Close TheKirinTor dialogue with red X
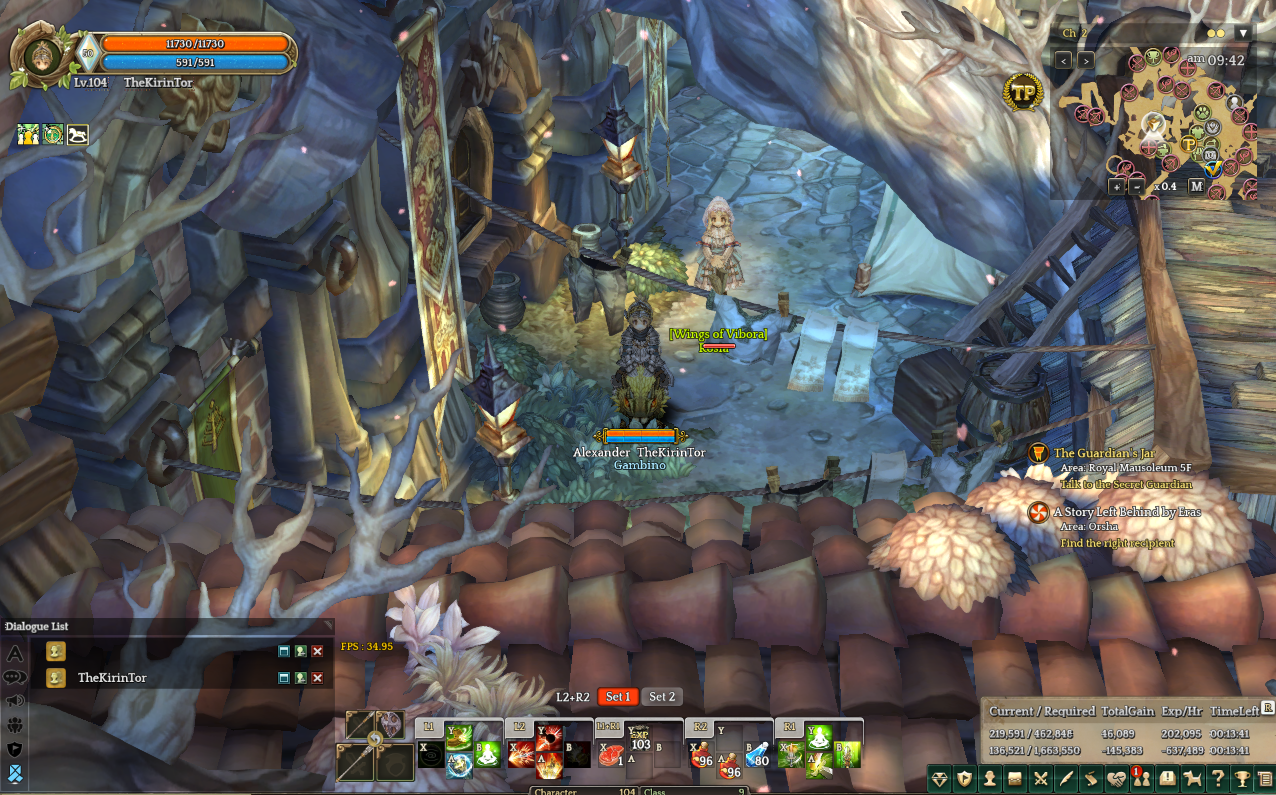This screenshot has height=795, width=1276. 318,678
